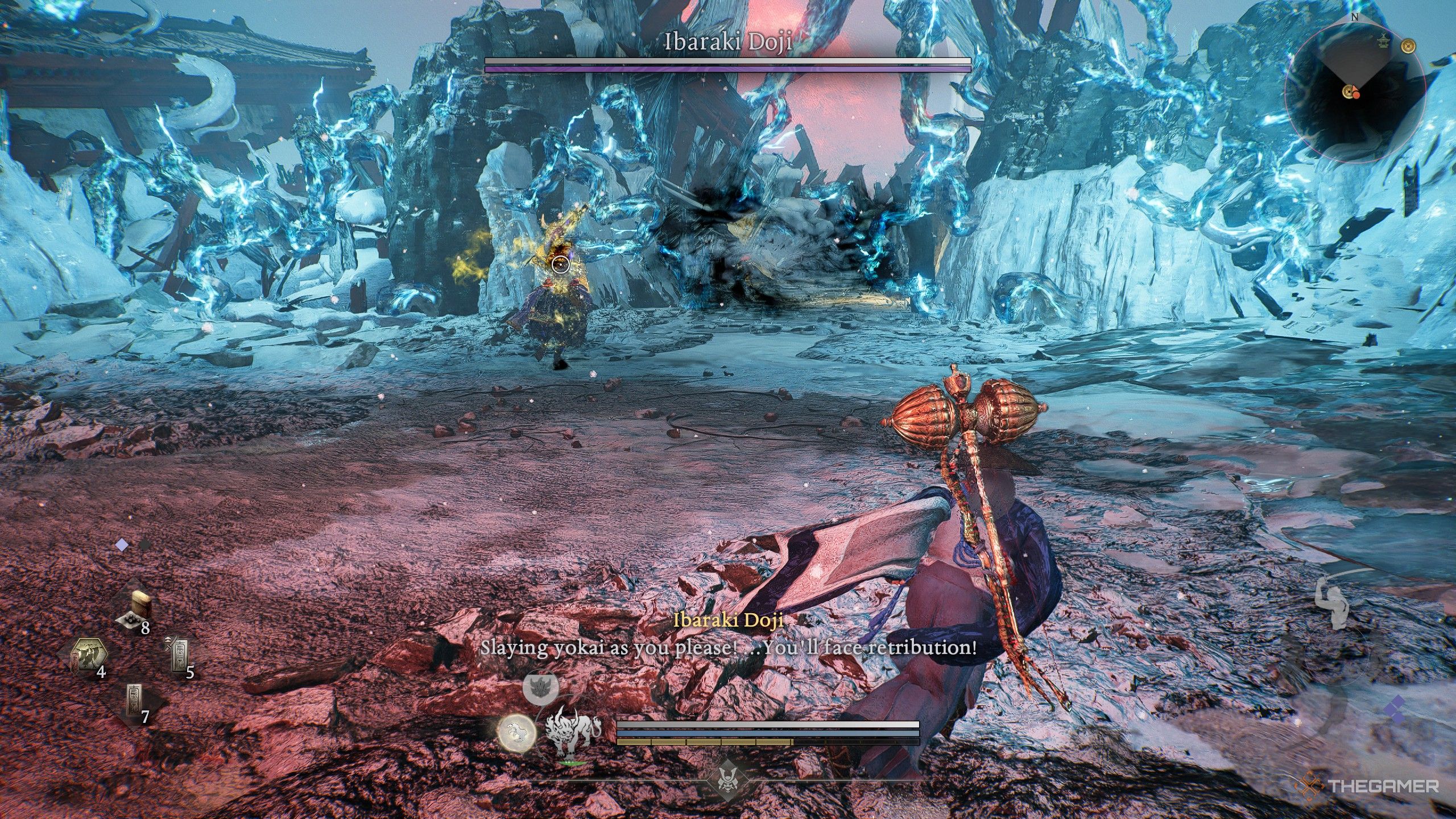Trigger the glowing claw spirit skill

click(x=516, y=733)
